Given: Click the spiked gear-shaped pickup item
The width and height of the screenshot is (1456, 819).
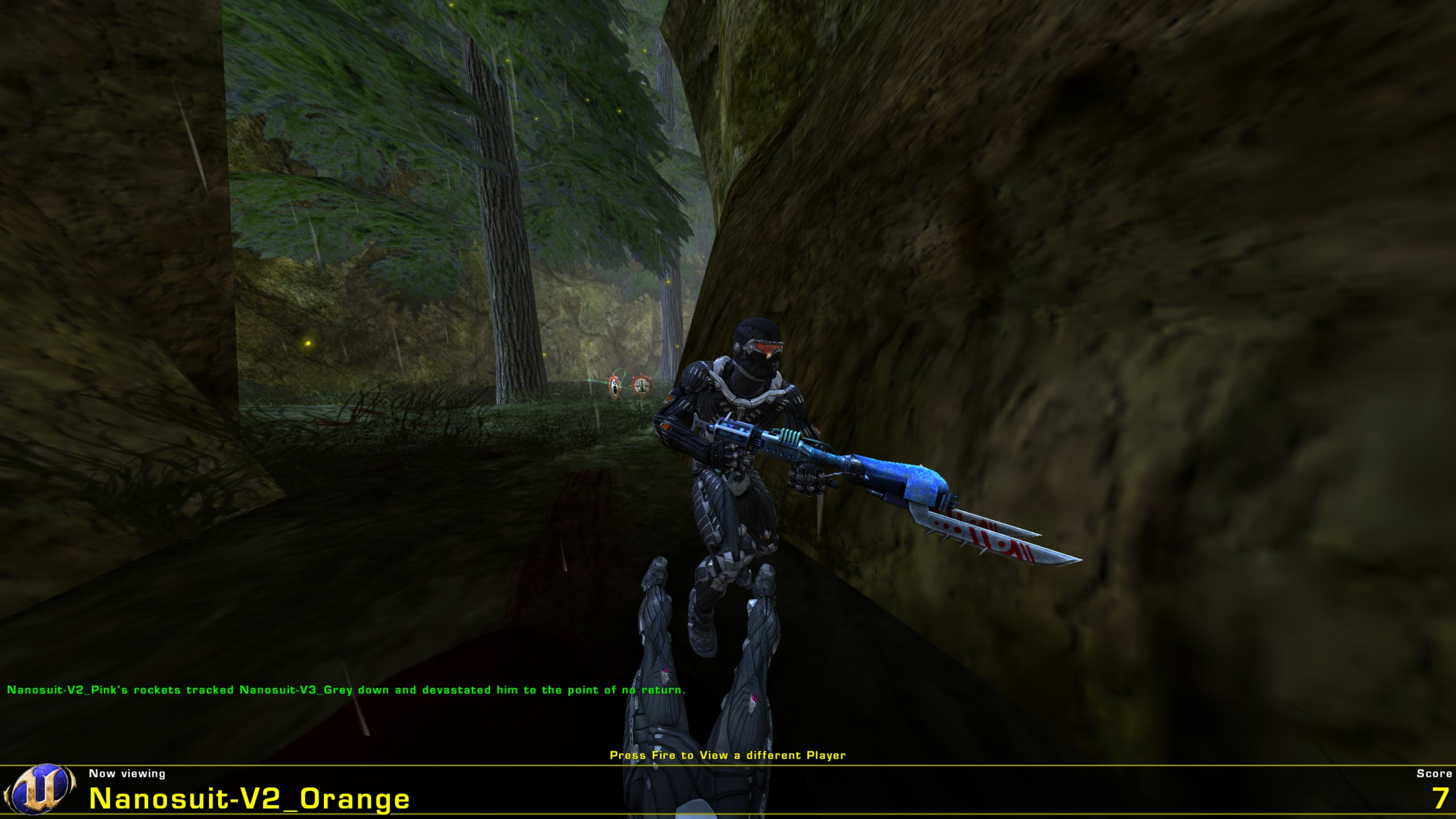Looking at the screenshot, I should tap(642, 386).
